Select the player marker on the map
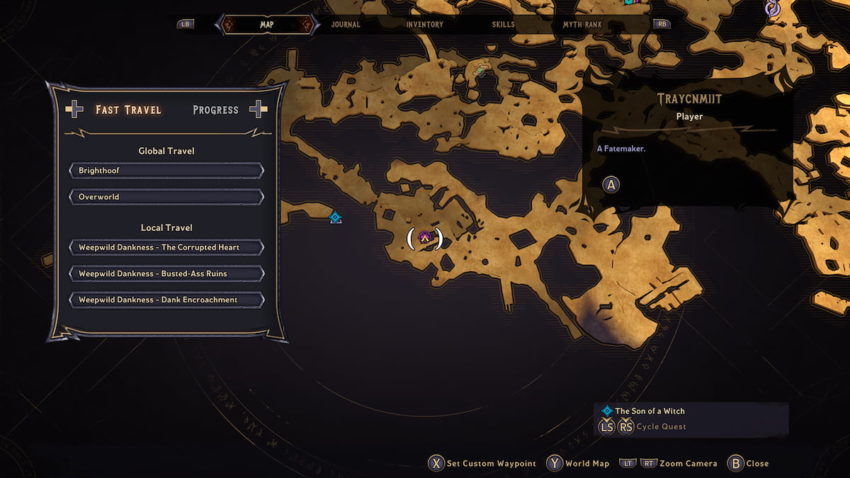The height and width of the screenshot is (478, 850). [x=425, y=238]
